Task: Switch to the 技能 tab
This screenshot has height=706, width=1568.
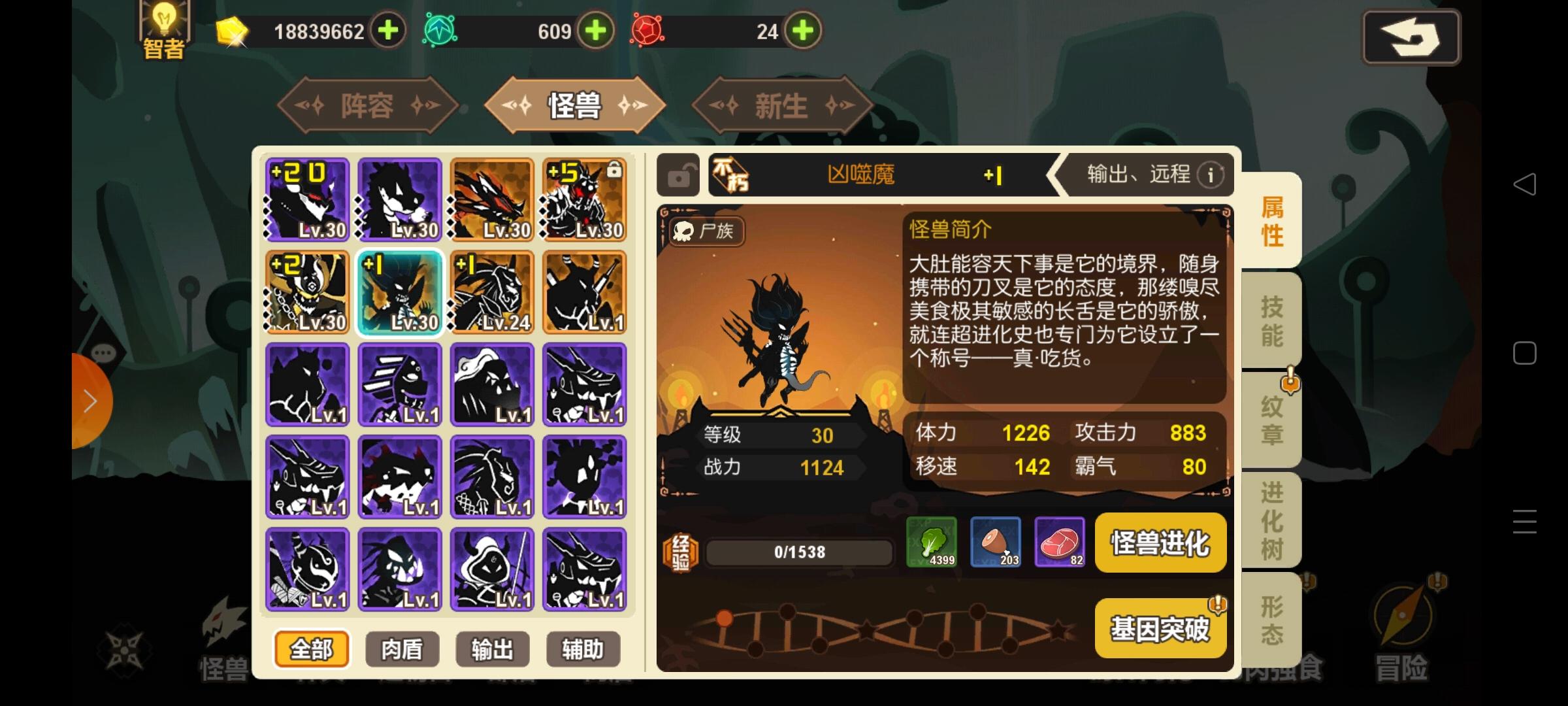Action: point(1270,320)
